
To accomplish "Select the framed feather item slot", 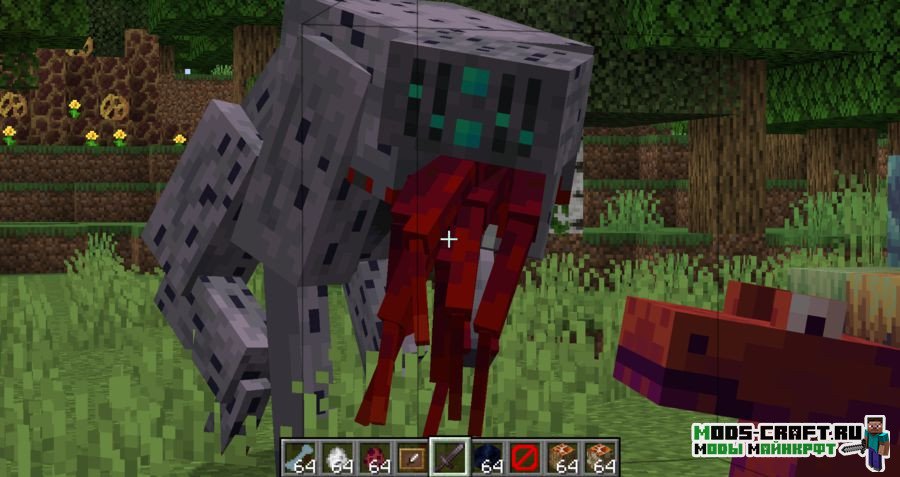I will pos(410,456).
